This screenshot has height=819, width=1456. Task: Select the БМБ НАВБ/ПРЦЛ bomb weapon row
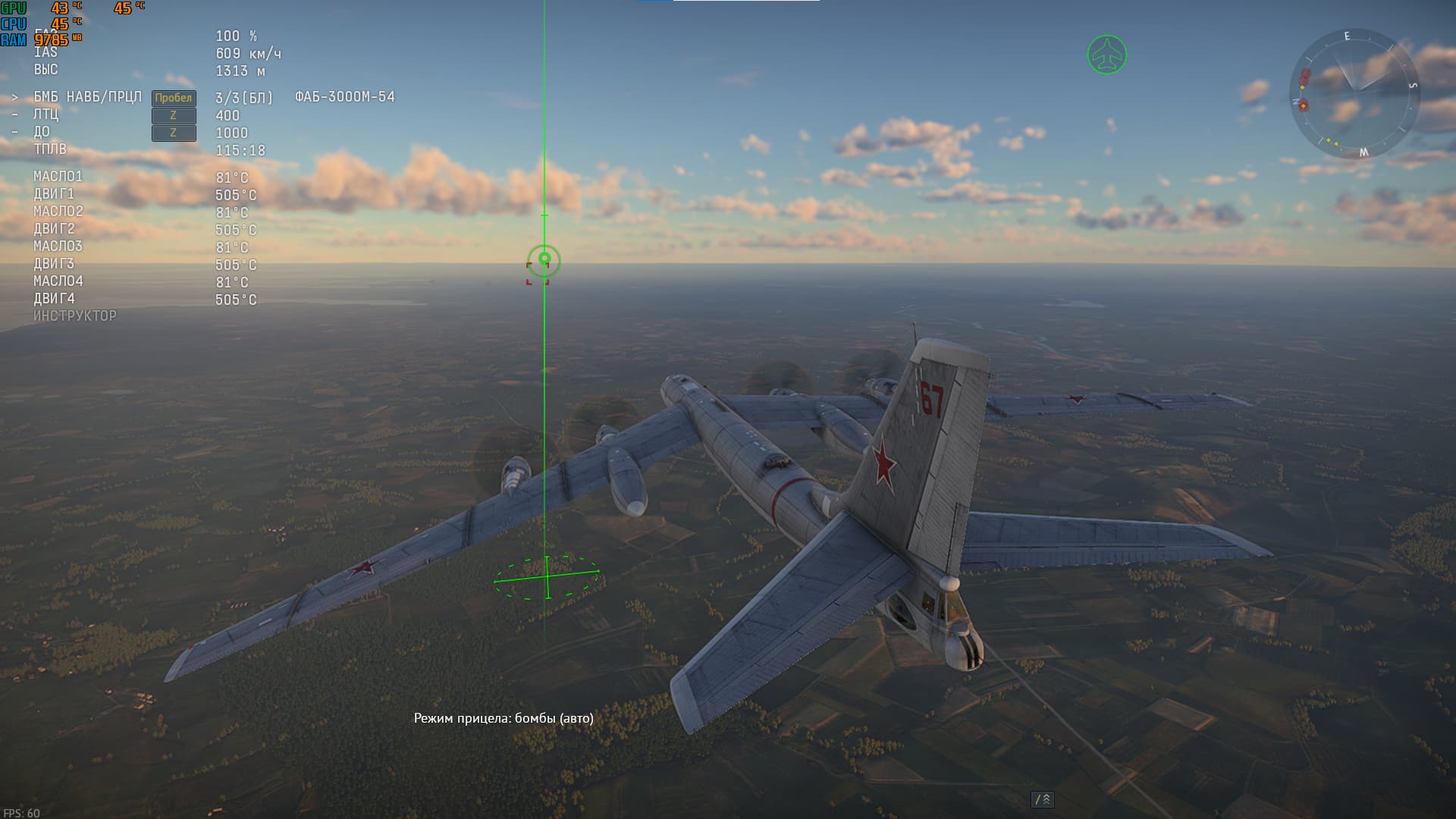click(x=87, y=97)
